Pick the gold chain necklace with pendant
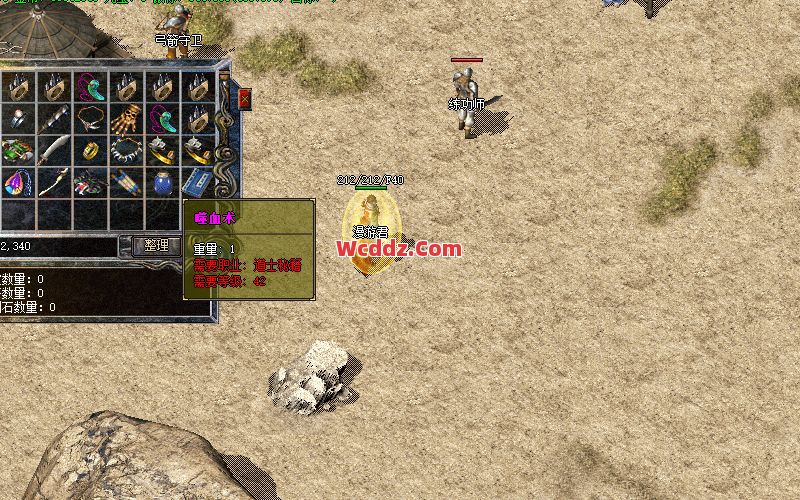800x500 pixels. [90, 118]
